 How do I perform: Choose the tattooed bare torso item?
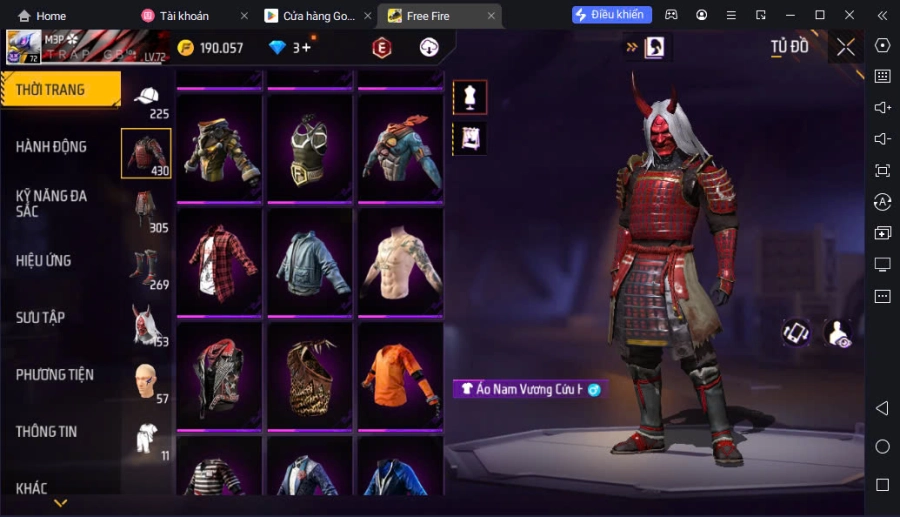click(400, 262)
